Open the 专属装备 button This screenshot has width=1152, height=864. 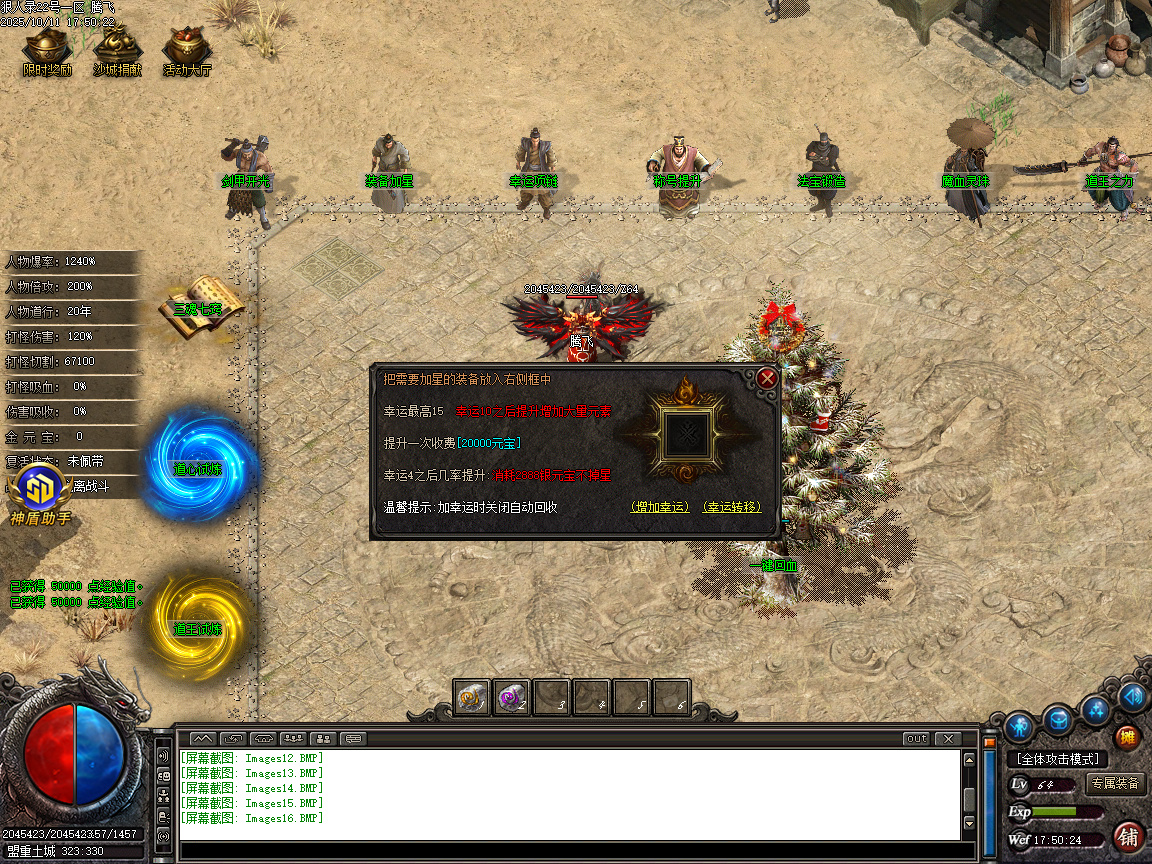click(x=1115, y=784)
